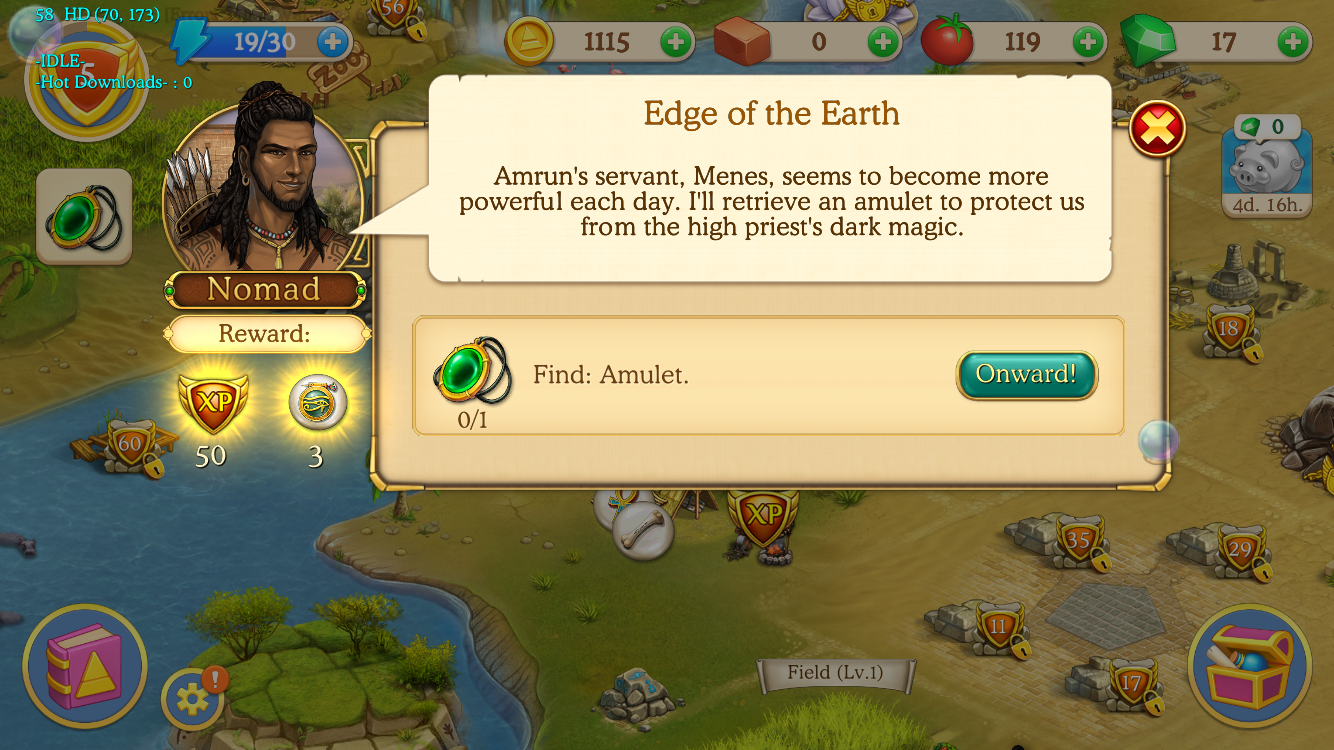The height and width of the screenshot is (750, 1334).
Task: Tap the bone speech bubble icon
Action: coord(643,530)
